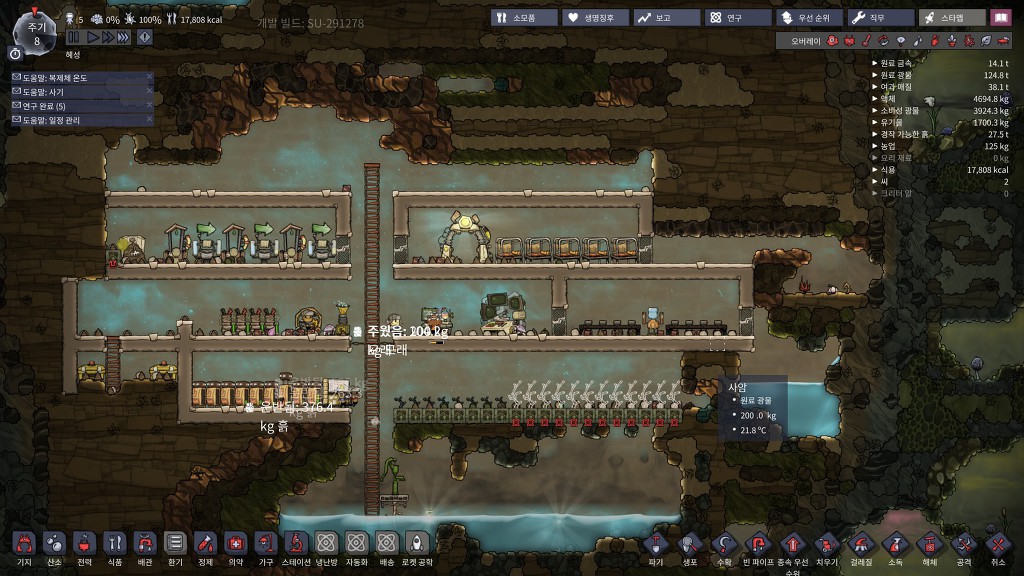Viewport: 1024px width, 576px height.
Task: Open the 직무 (Jobs) screen
Action: point(879,18)
